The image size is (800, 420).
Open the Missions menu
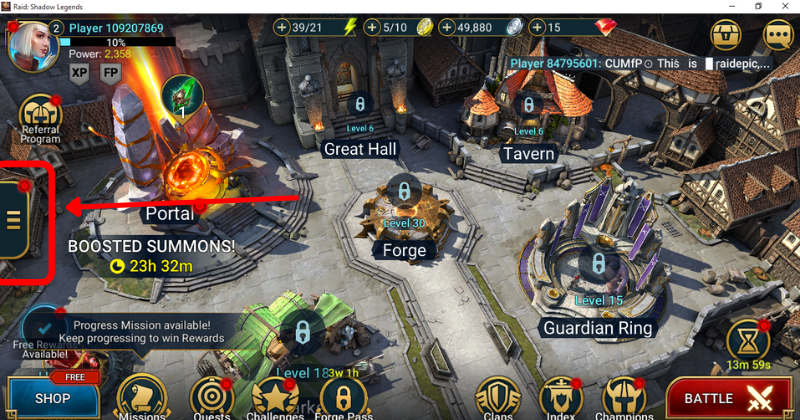(x=141, y=397)
